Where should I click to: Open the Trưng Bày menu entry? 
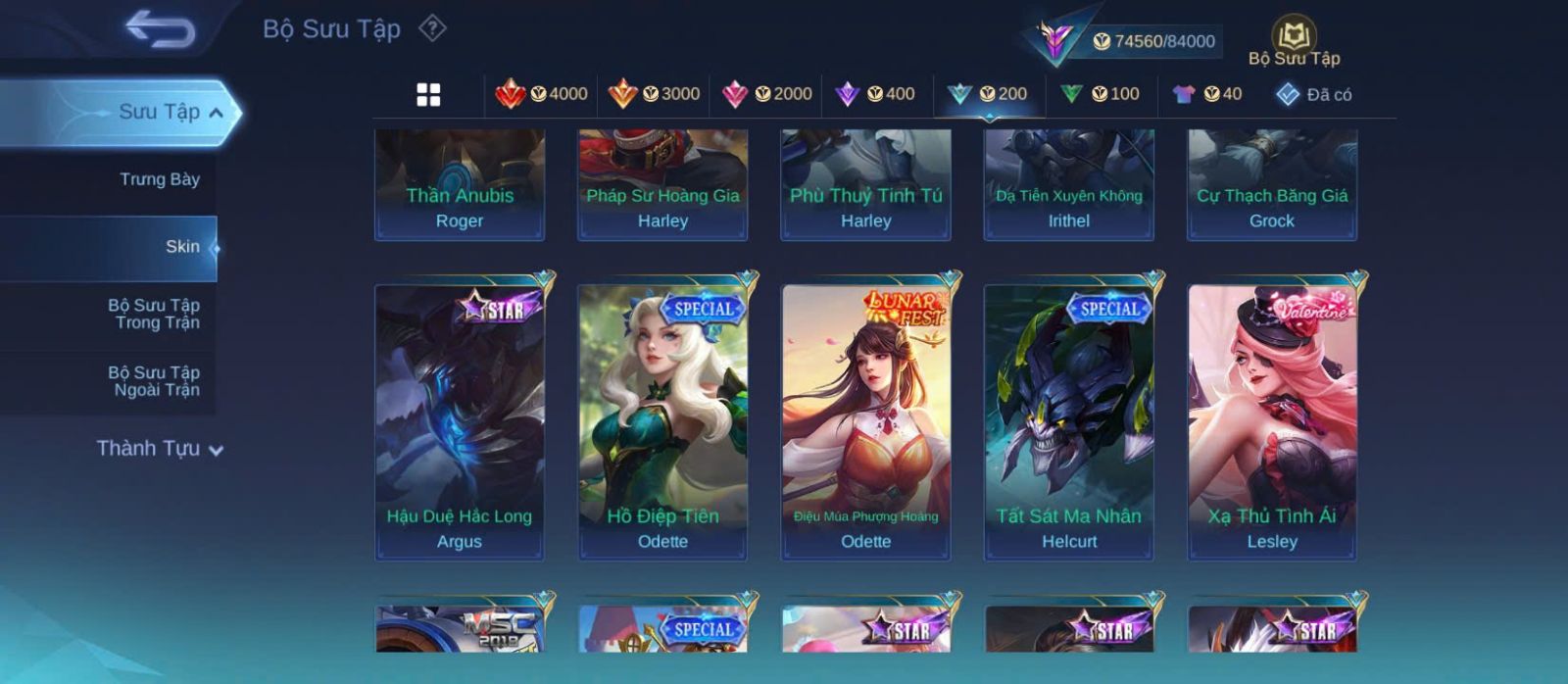[159, 179]
